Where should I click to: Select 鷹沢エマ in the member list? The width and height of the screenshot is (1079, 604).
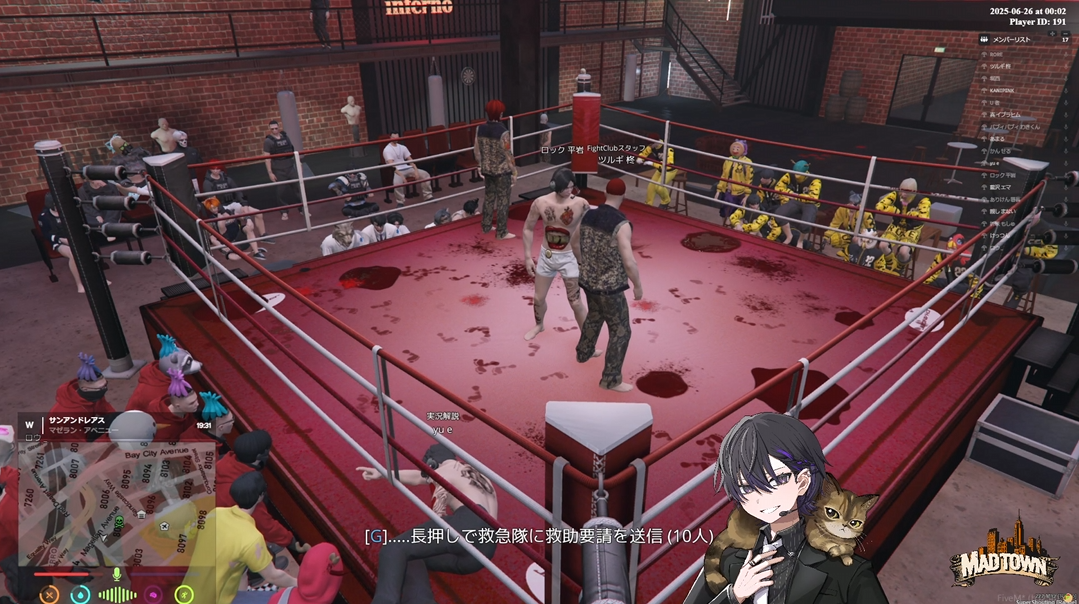pyautogui.click(x=1002, y=188)
